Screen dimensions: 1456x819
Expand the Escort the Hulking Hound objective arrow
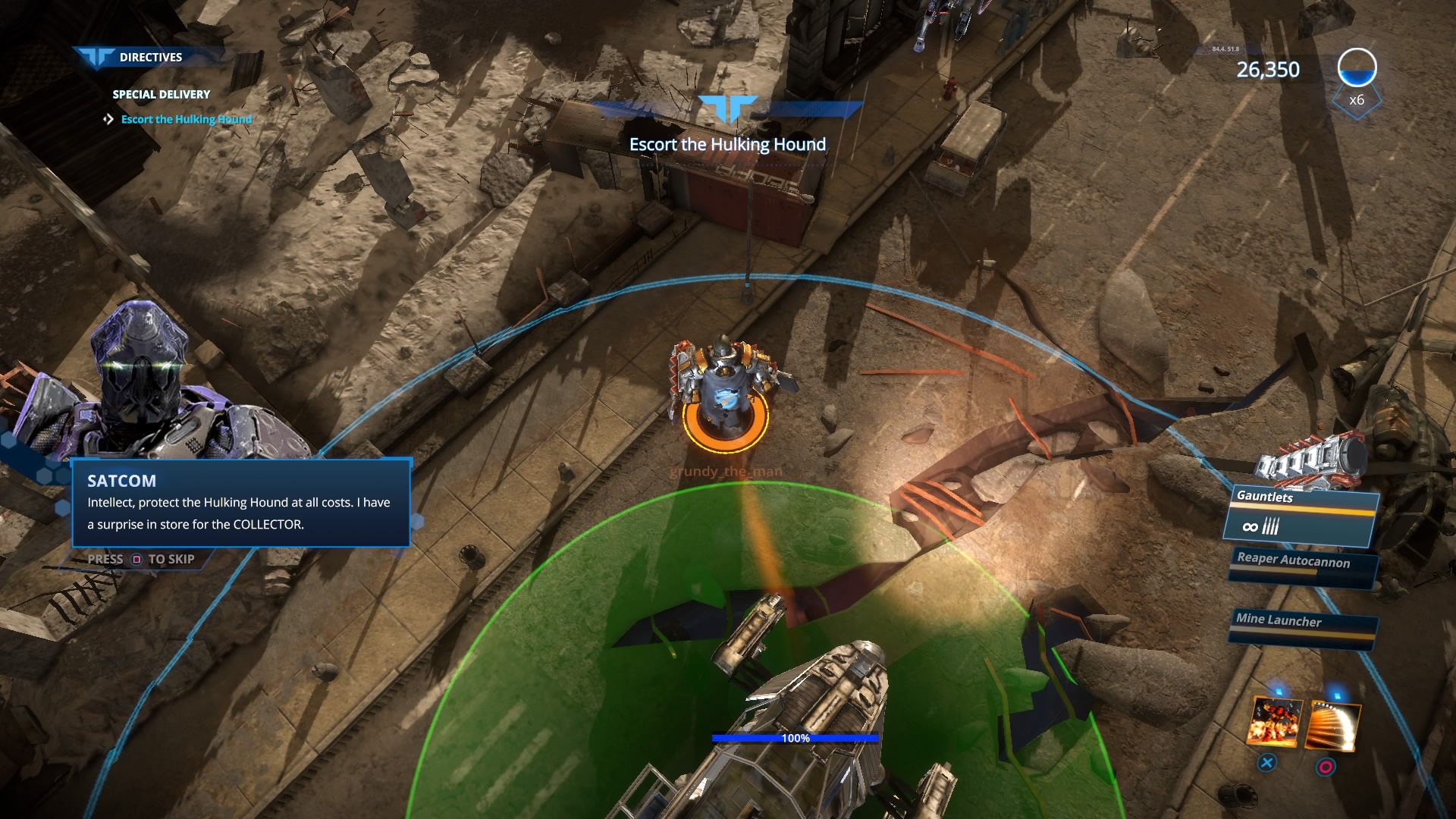click(106, 119)
